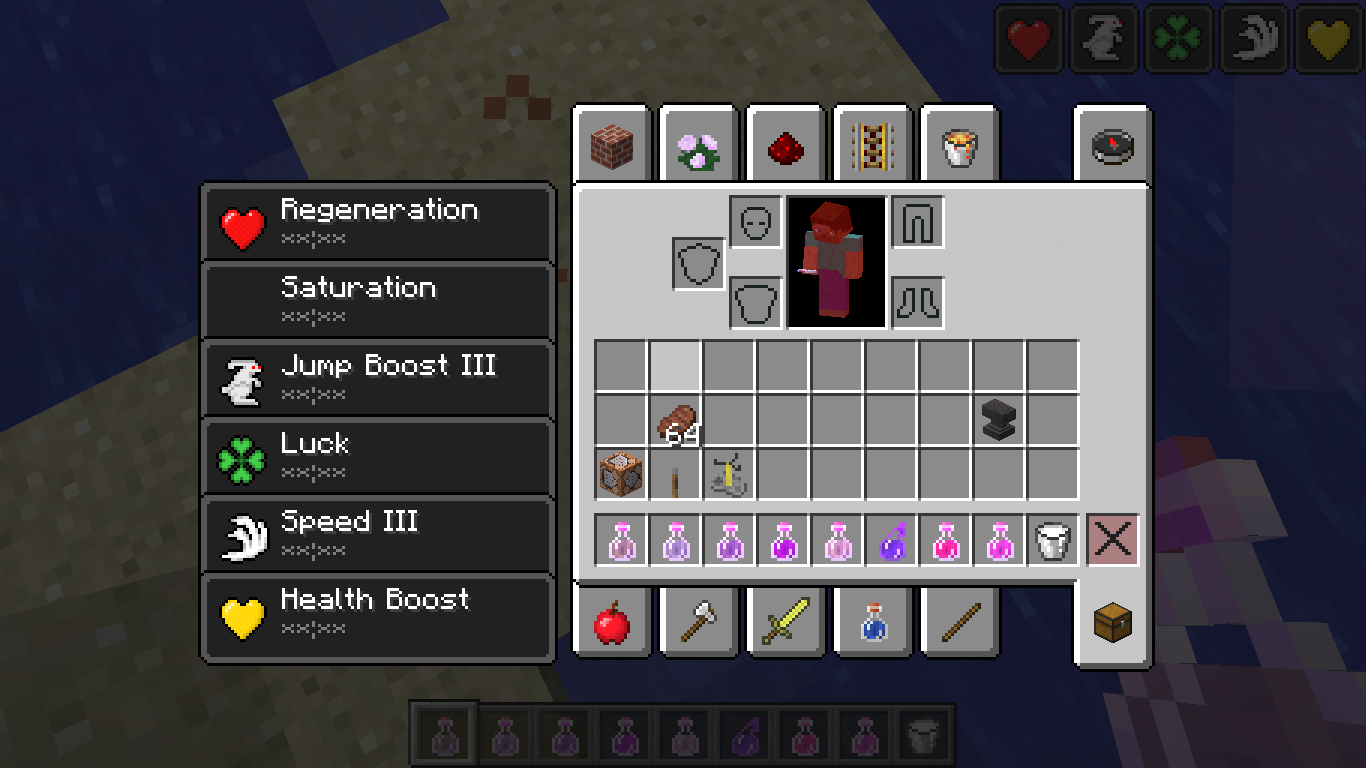Switch to the Materials stick tab

point(958,624)
